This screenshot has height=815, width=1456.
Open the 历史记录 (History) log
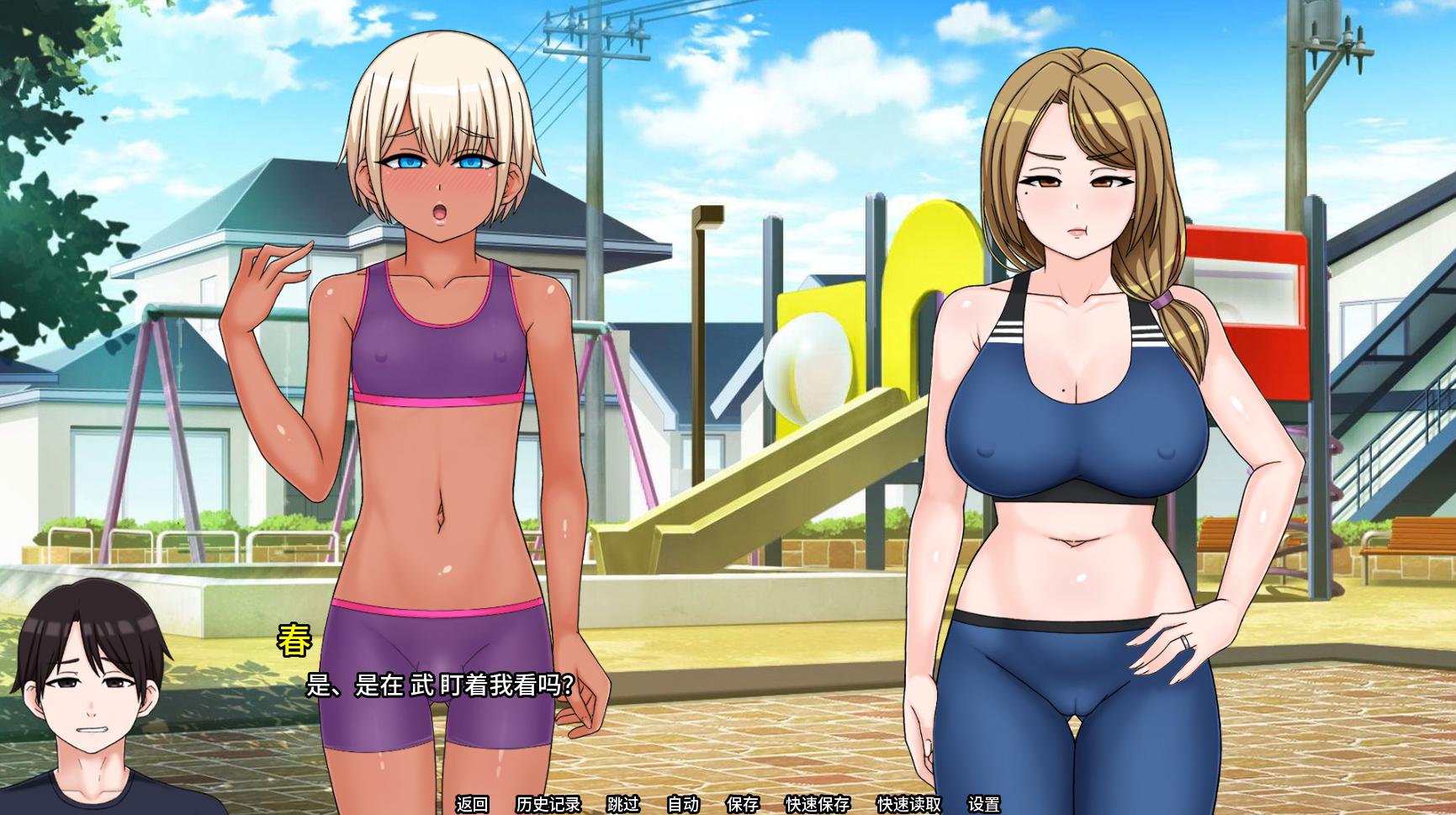[x=548, y=804]
